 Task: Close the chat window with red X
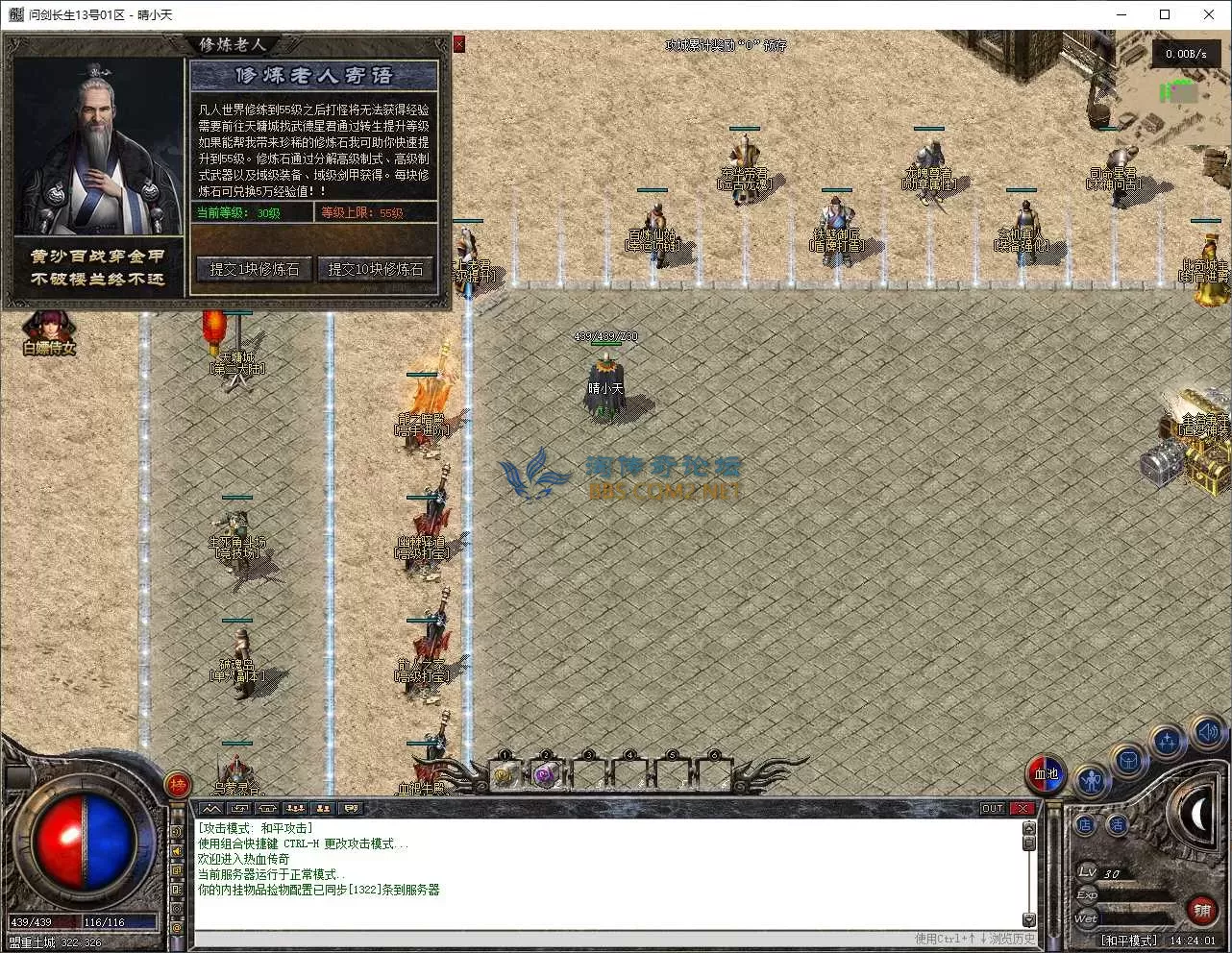pyautogui.click(x=1023, y=809)
